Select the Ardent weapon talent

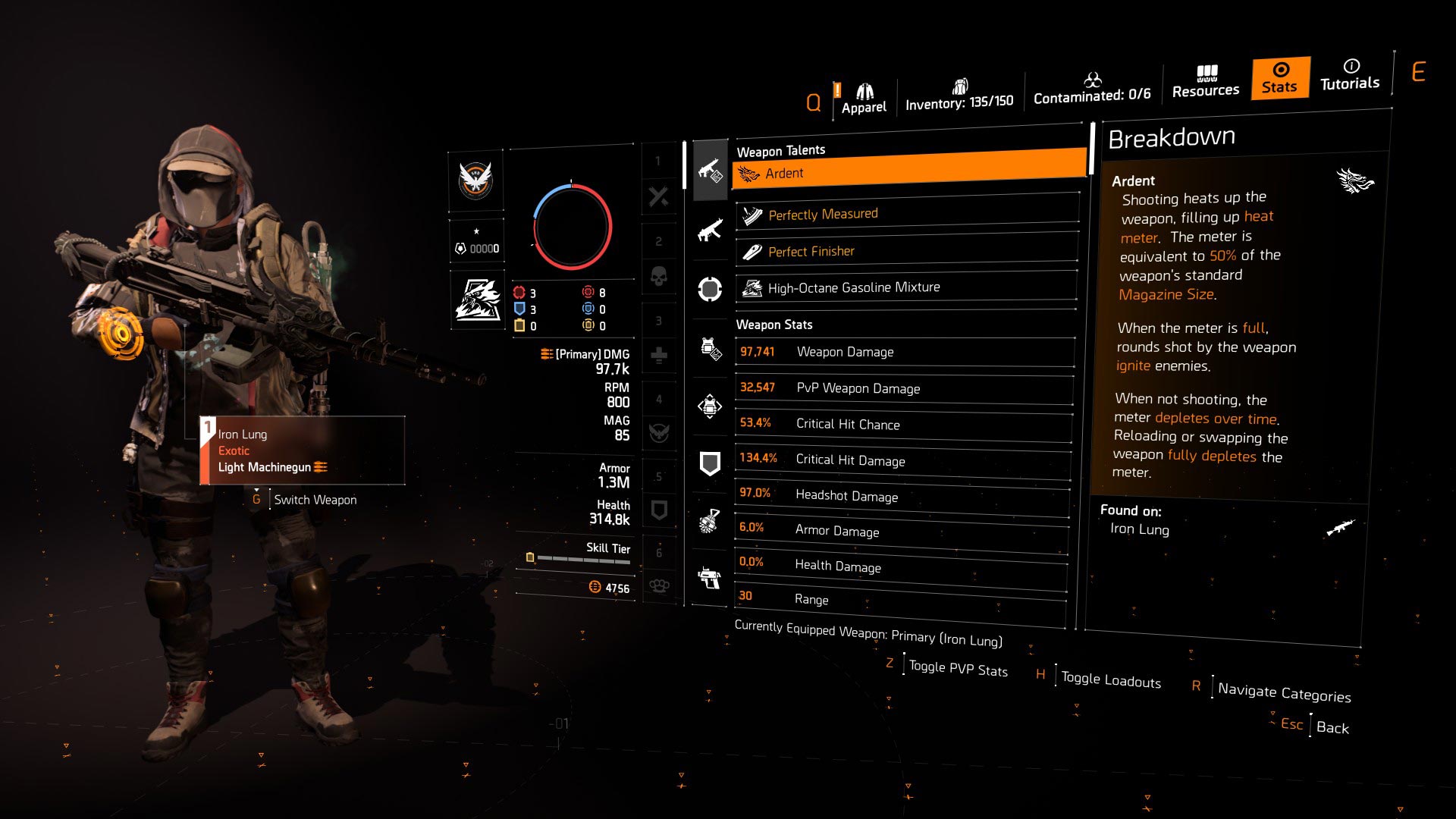pyautogui.click(x=906, y=173)
